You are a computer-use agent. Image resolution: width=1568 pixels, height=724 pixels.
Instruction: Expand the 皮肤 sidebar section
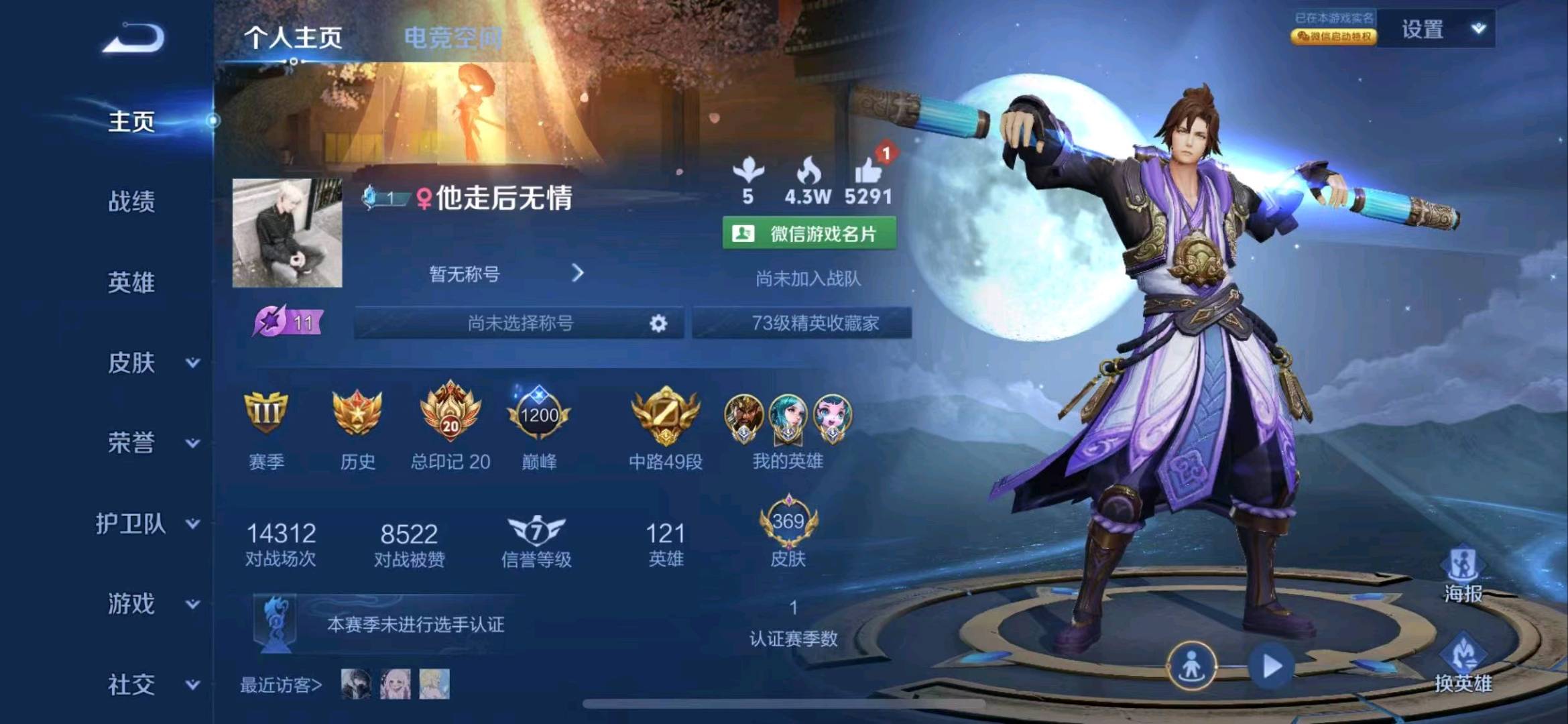pos(131,364)
